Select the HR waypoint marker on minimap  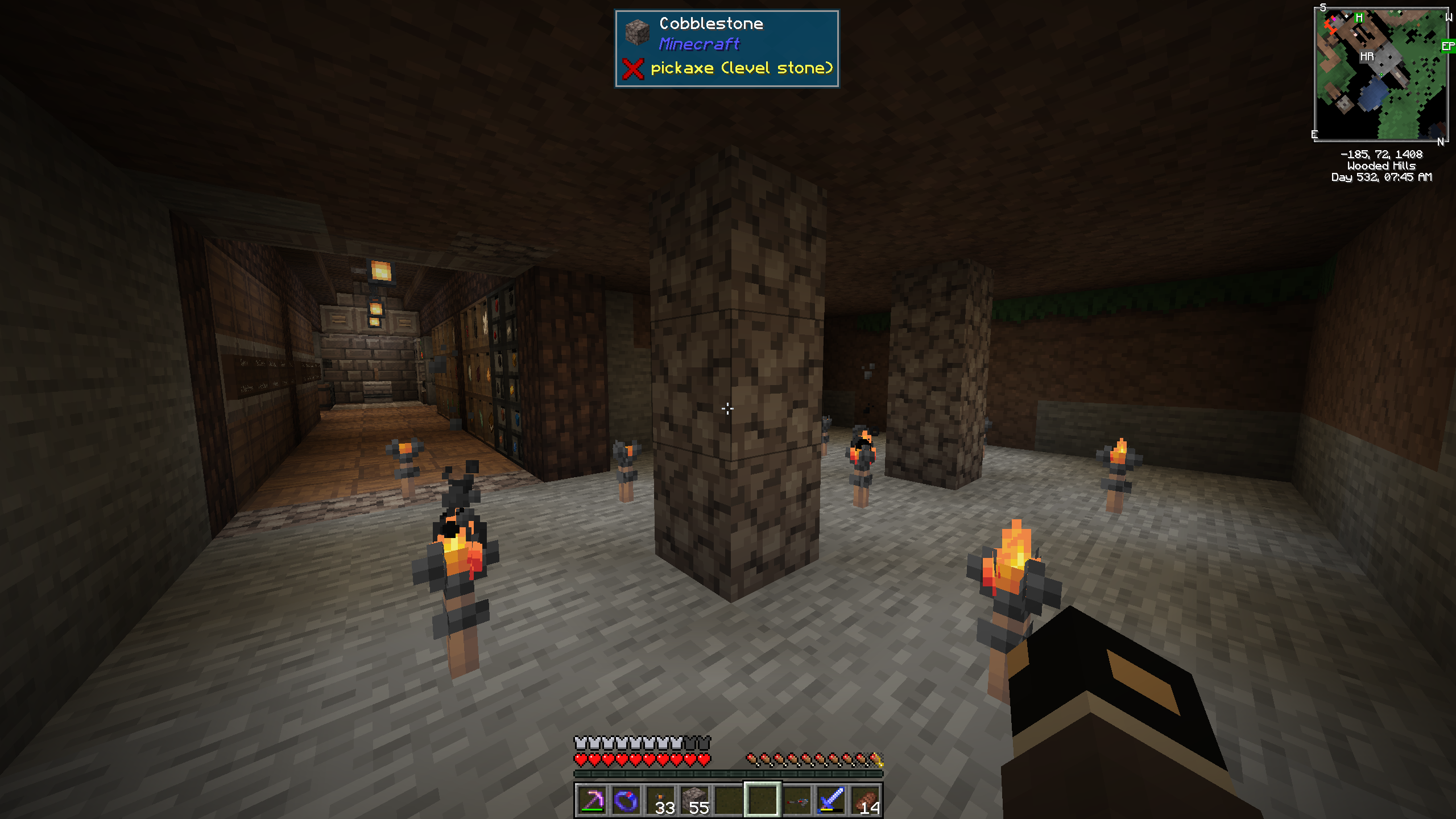click(x=1367, y=56)
